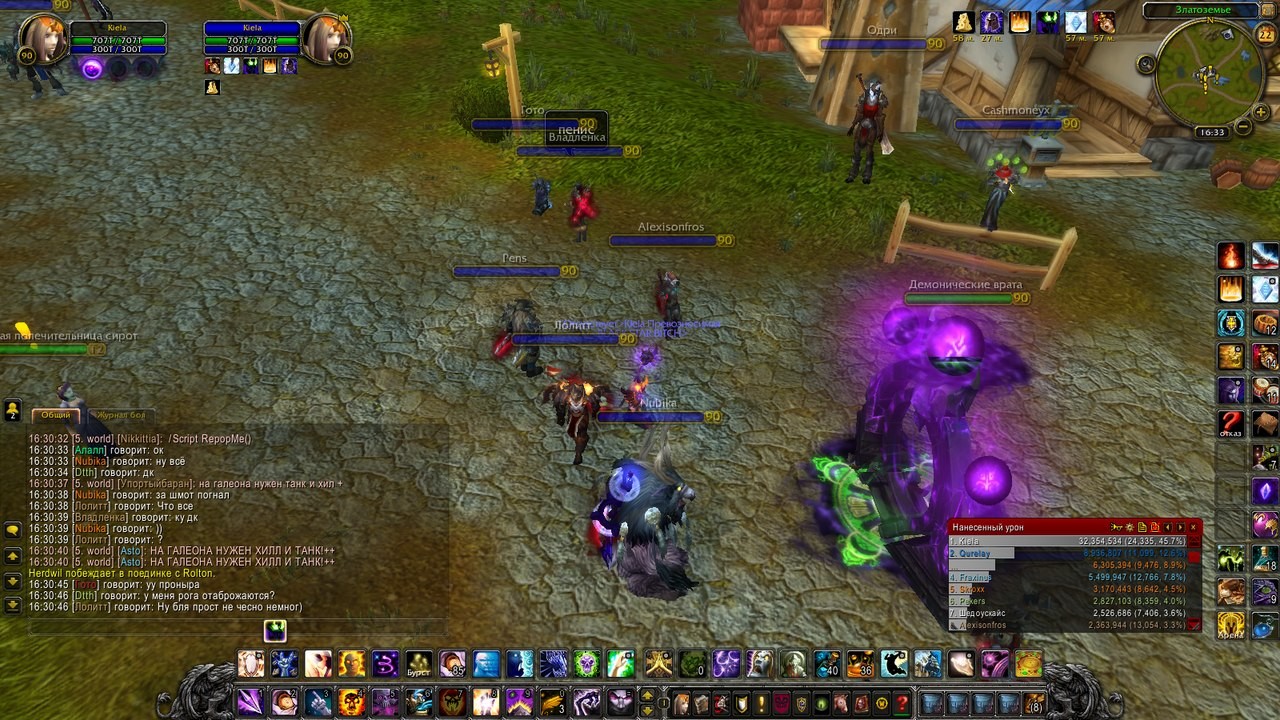Toggle the minimap tracking magnifier button
The image size is (1280, 720).
pyautogui.click(x=1146, y=64)
